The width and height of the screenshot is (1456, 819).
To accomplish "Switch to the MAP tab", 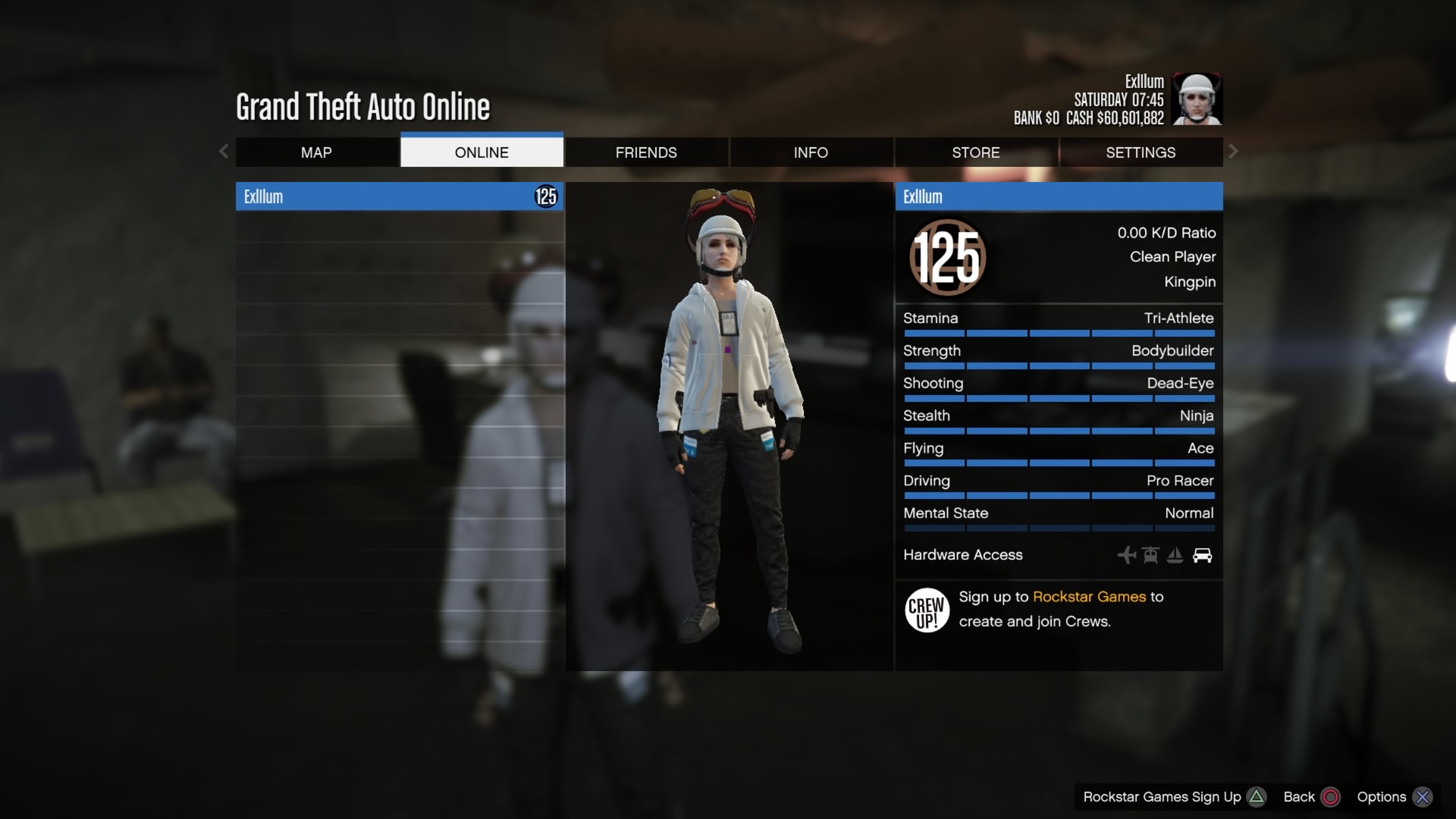I will 316,152.
